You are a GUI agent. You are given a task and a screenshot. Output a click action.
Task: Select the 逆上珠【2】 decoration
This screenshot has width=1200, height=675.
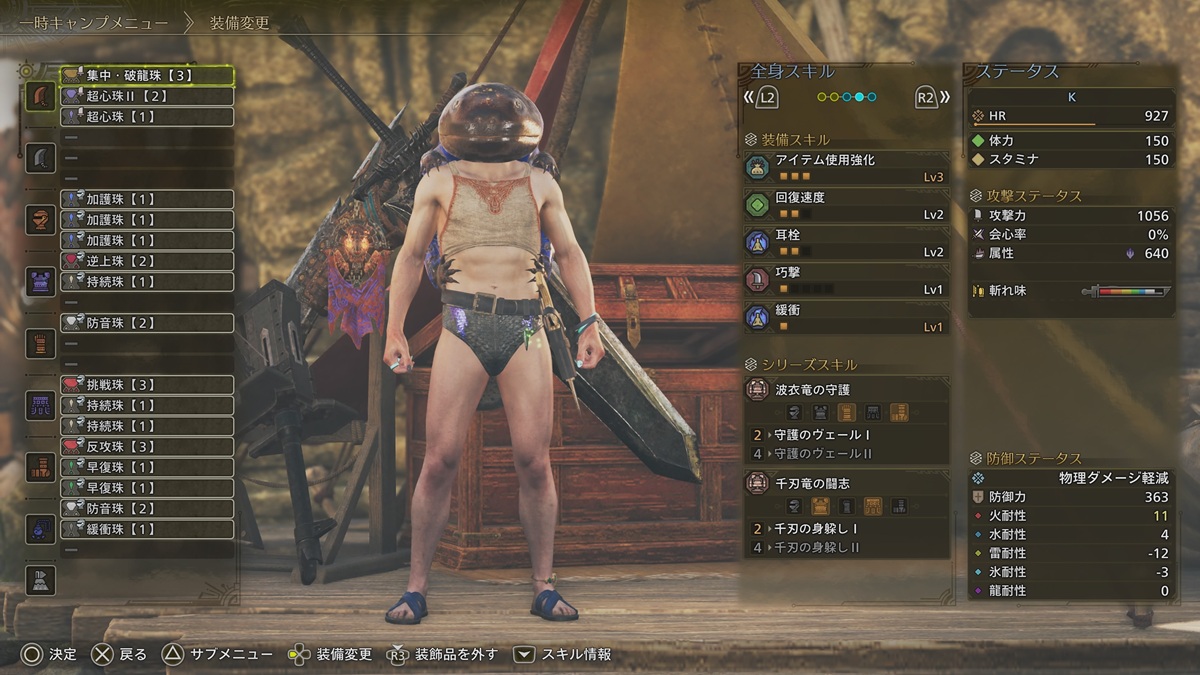146,261
